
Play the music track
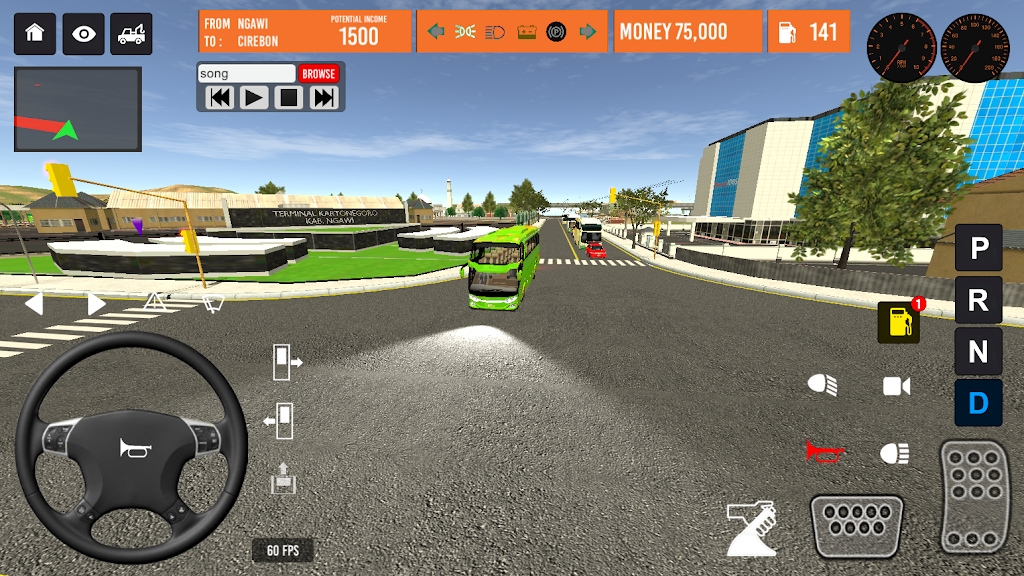pyautogui.click(x=254, y=98)
